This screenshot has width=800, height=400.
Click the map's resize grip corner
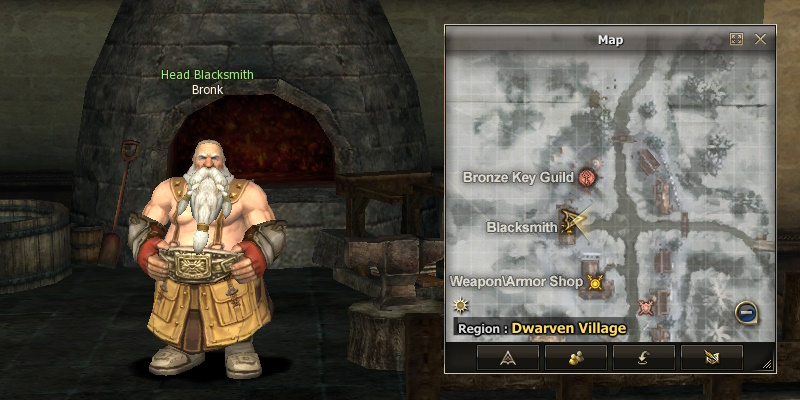(x=767, y=364)
